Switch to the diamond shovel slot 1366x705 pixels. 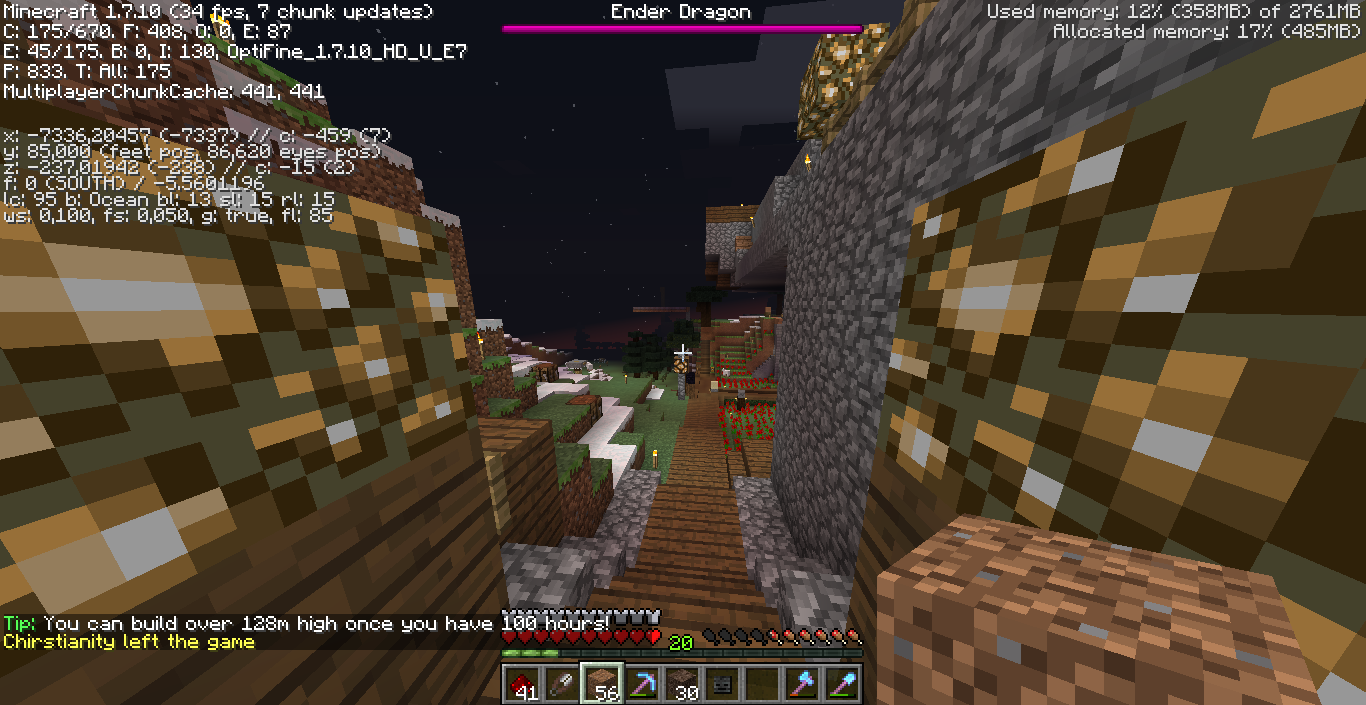pos(842,684)
